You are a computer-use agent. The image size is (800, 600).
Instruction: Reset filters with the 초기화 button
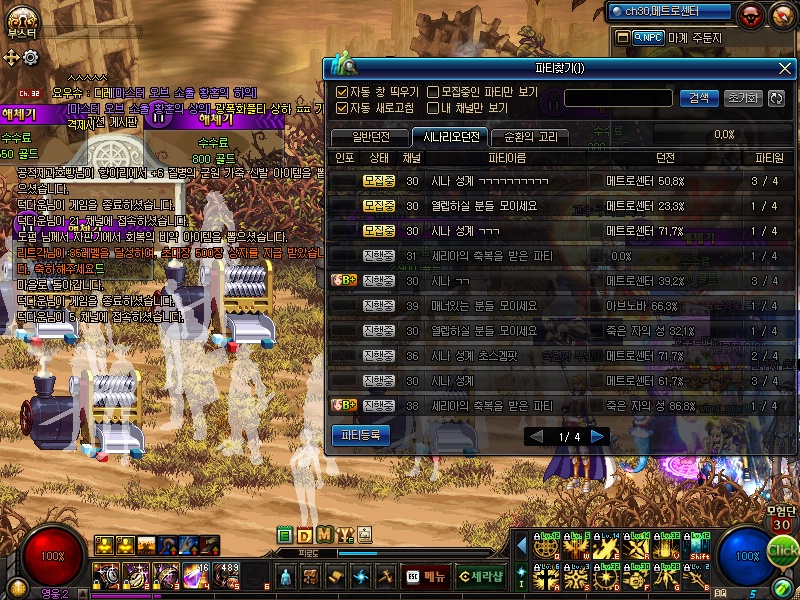click(741, 98)
